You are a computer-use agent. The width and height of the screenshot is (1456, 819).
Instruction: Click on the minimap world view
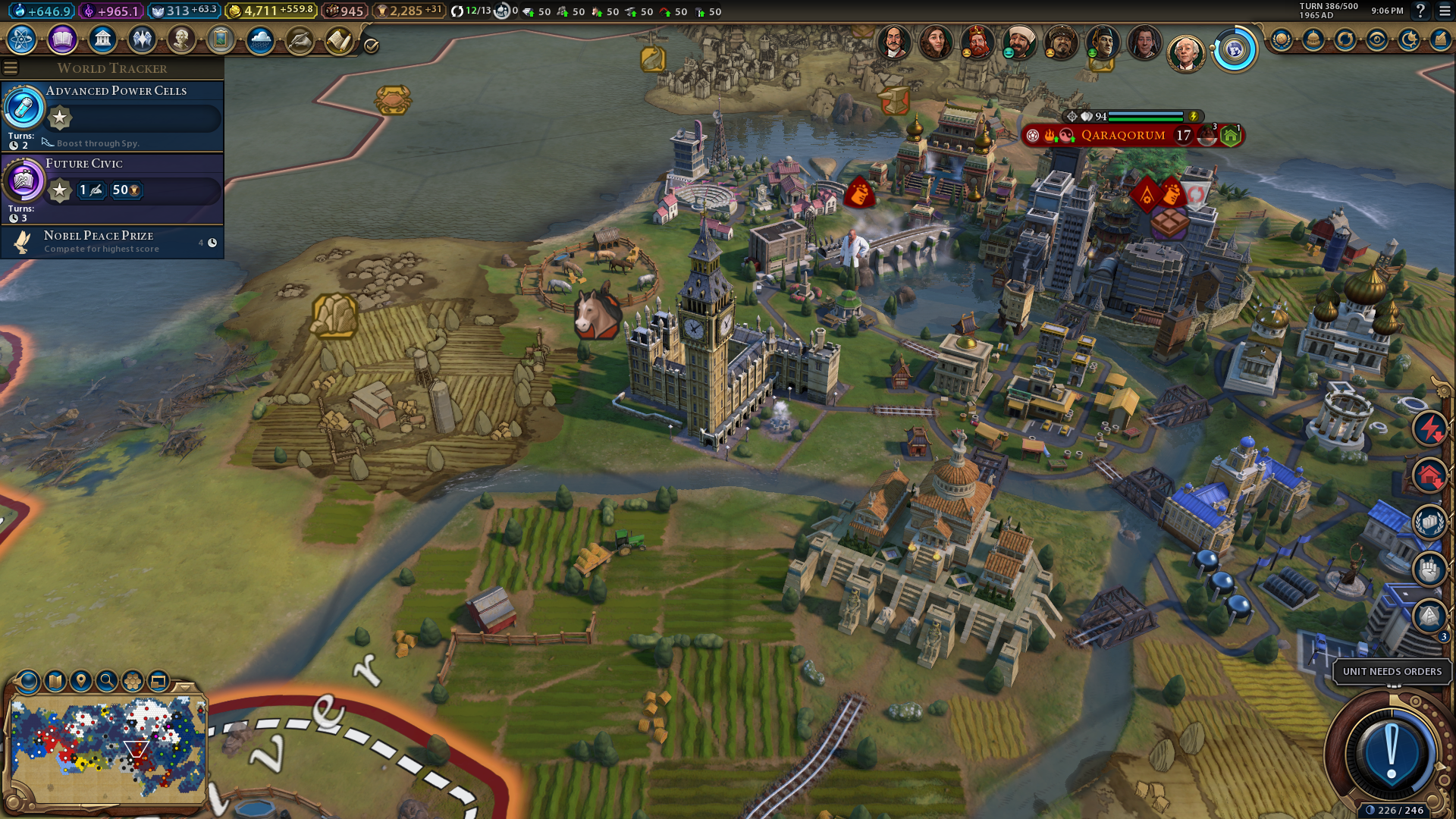coord(108,747)
